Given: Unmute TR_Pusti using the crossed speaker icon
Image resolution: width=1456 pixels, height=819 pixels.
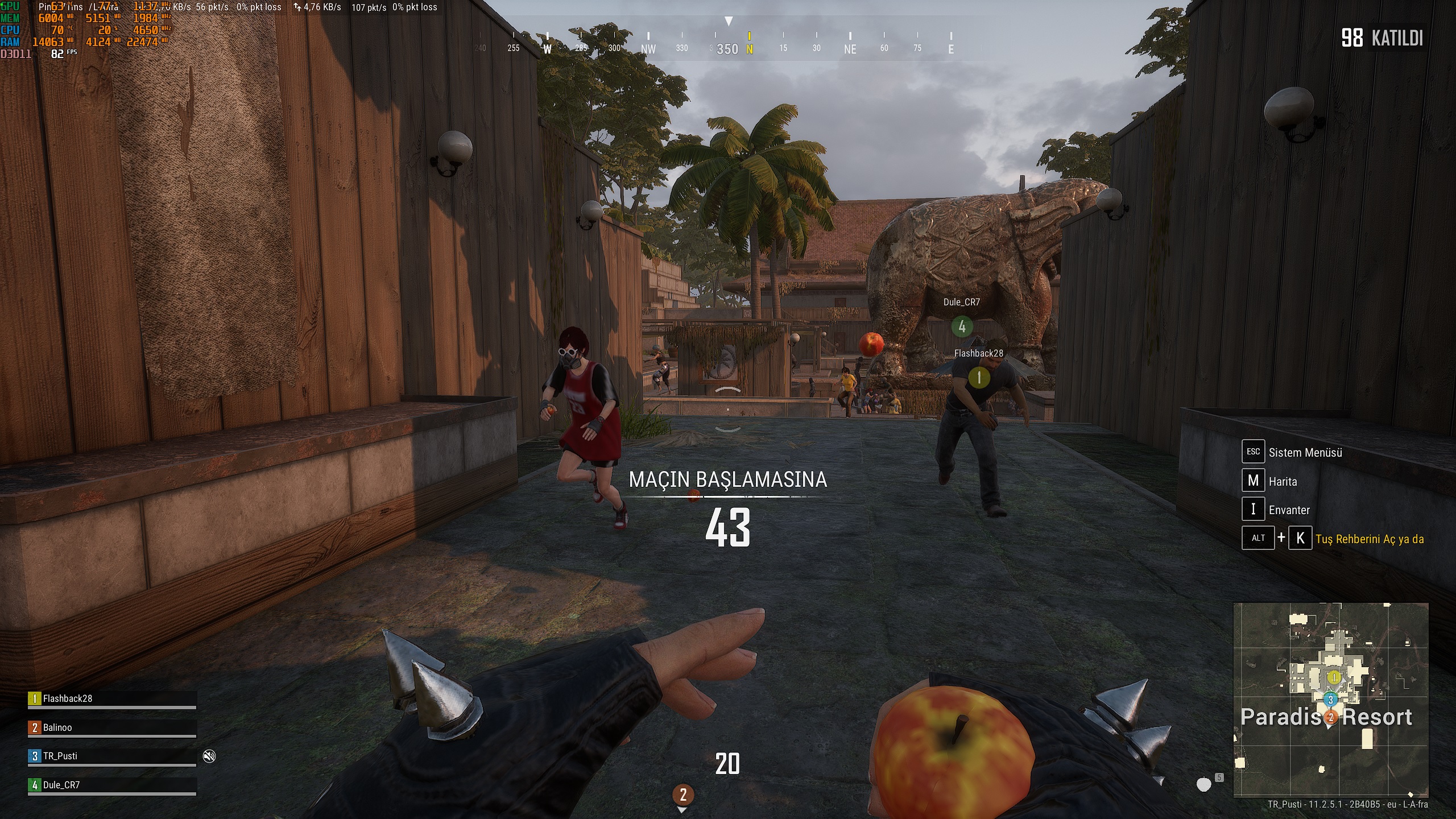Looking at the screenshot, I should 209,755.
